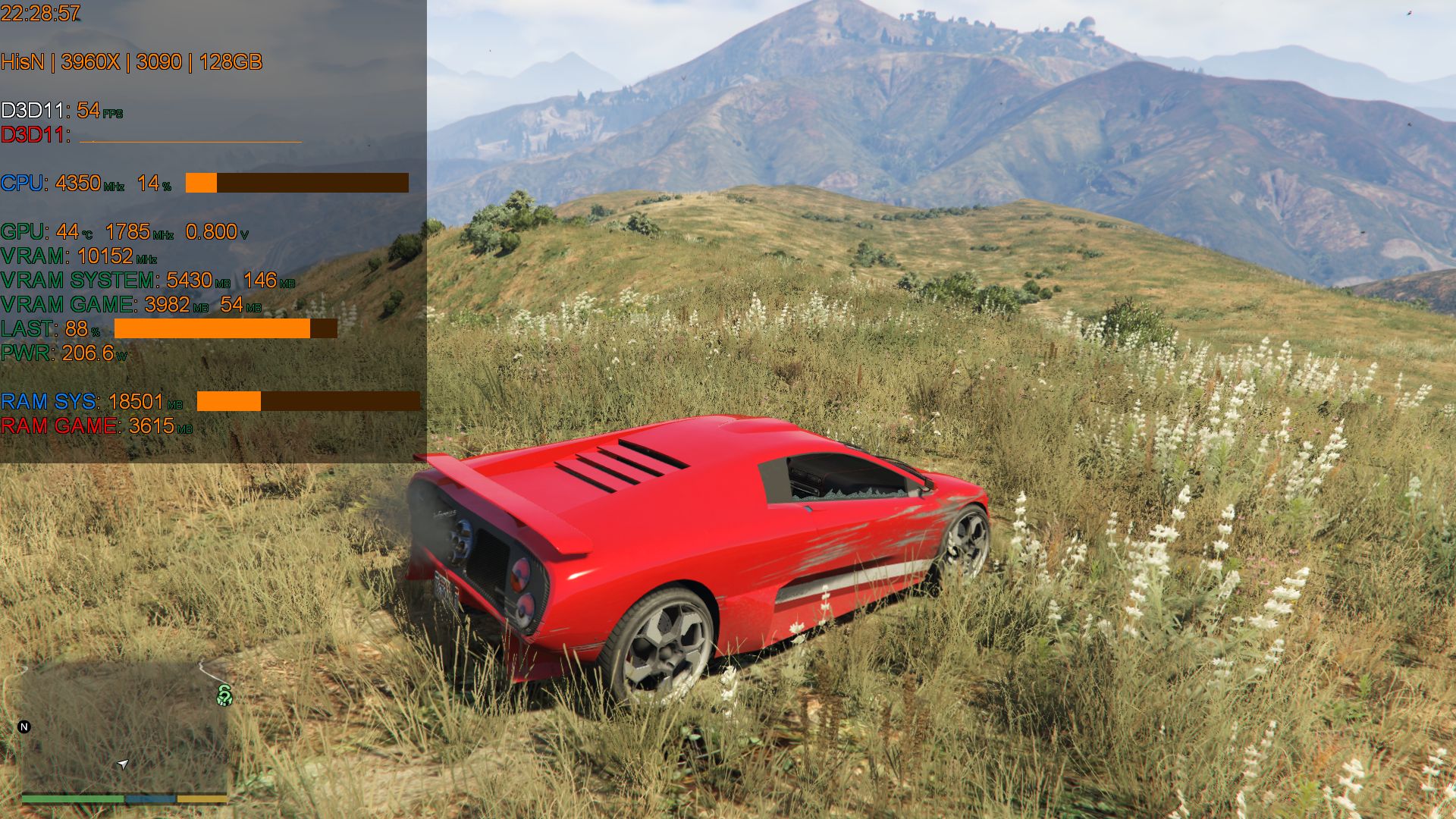Toggle the CPU usage bar display
The image size is (1456, 819).
[296, 183]
